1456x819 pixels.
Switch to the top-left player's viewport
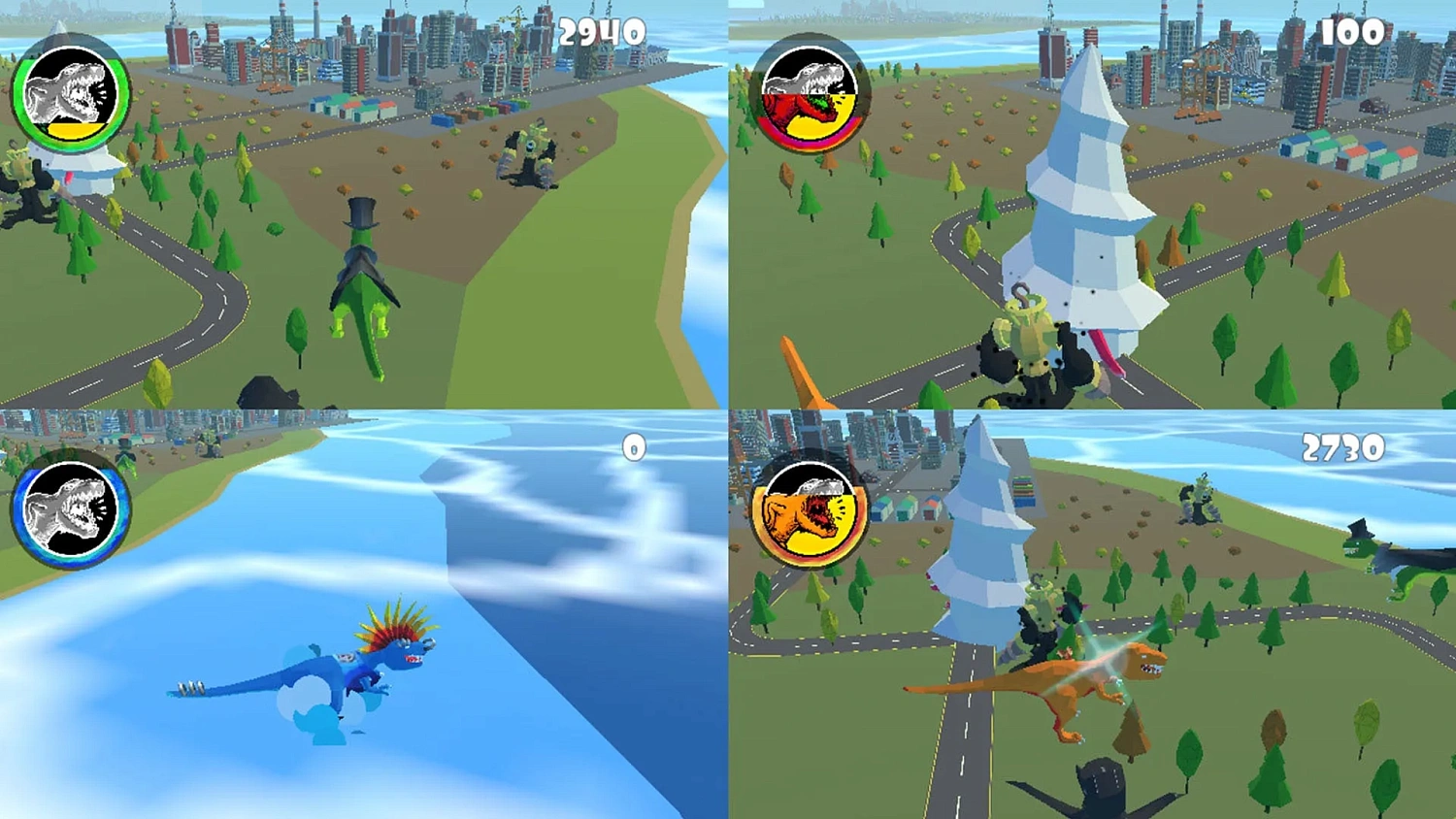[x=364, y=204]
